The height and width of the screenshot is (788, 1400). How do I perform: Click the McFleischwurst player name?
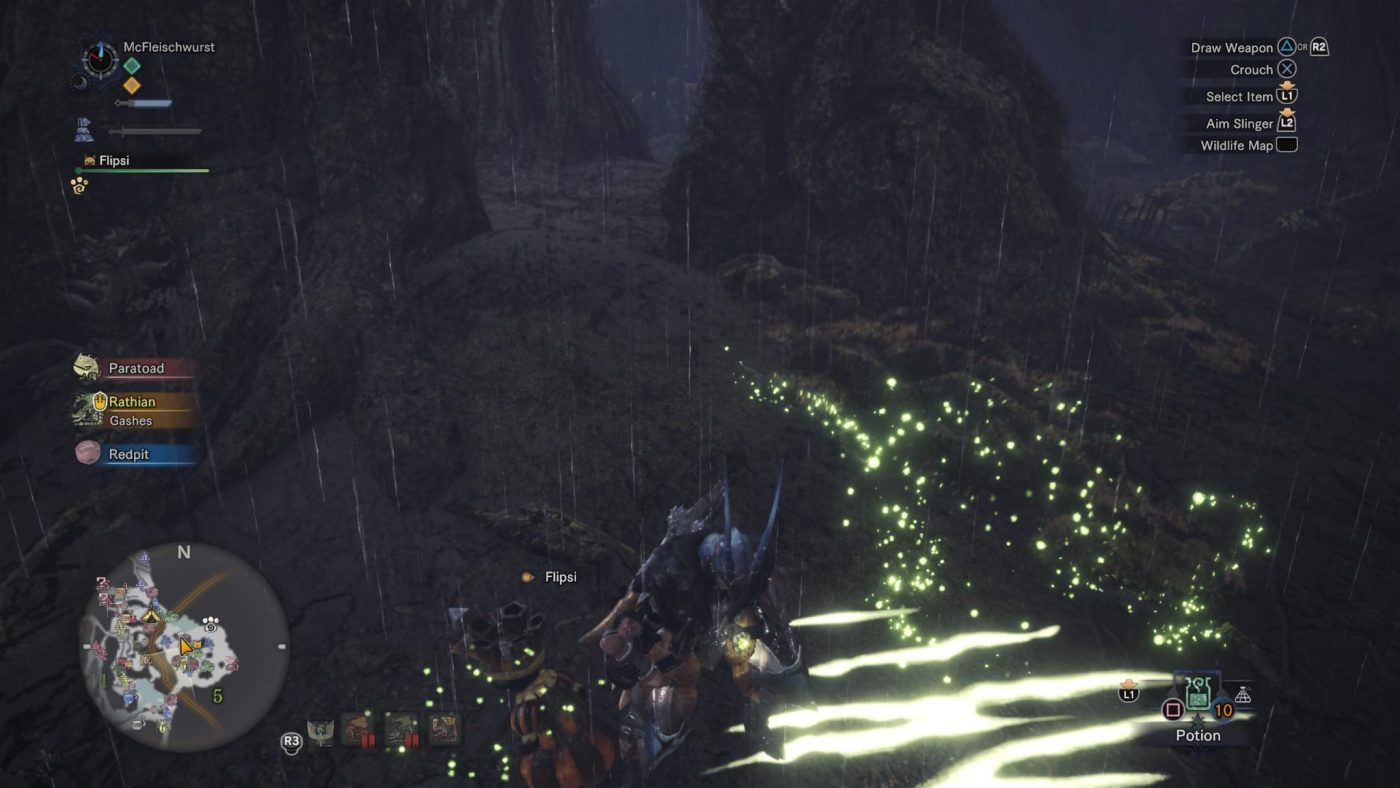click(x=169, y=47)
